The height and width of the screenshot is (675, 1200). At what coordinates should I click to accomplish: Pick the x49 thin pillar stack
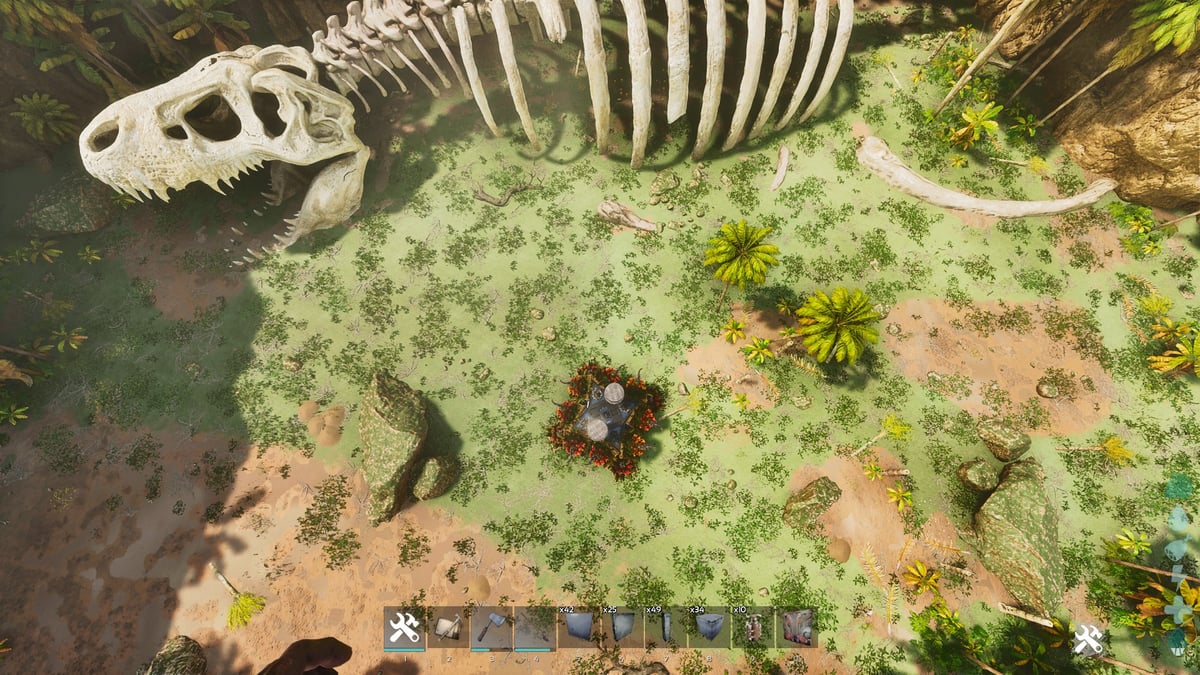(665, 628)
